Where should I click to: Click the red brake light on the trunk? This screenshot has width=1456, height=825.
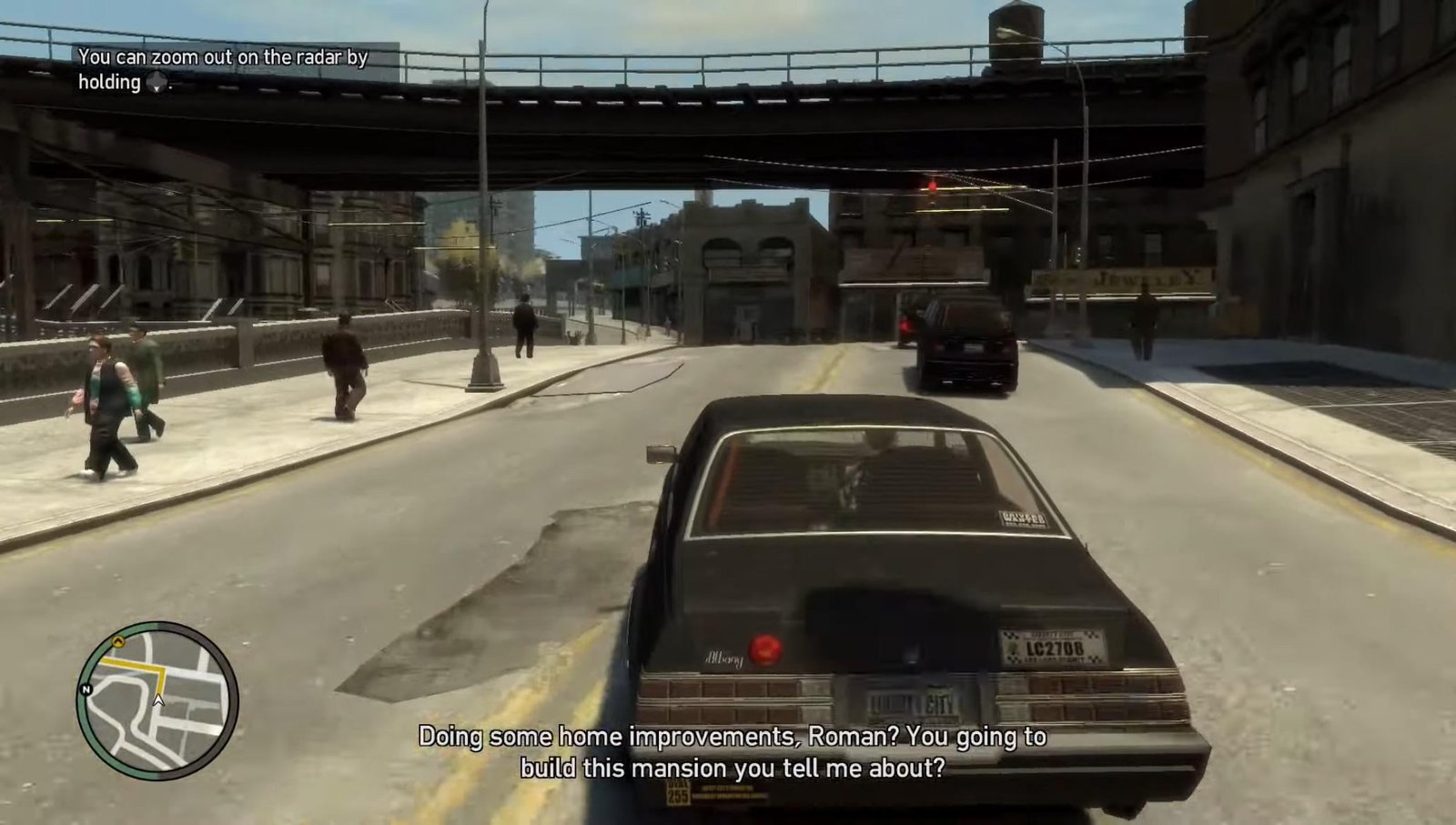(765, 649)
